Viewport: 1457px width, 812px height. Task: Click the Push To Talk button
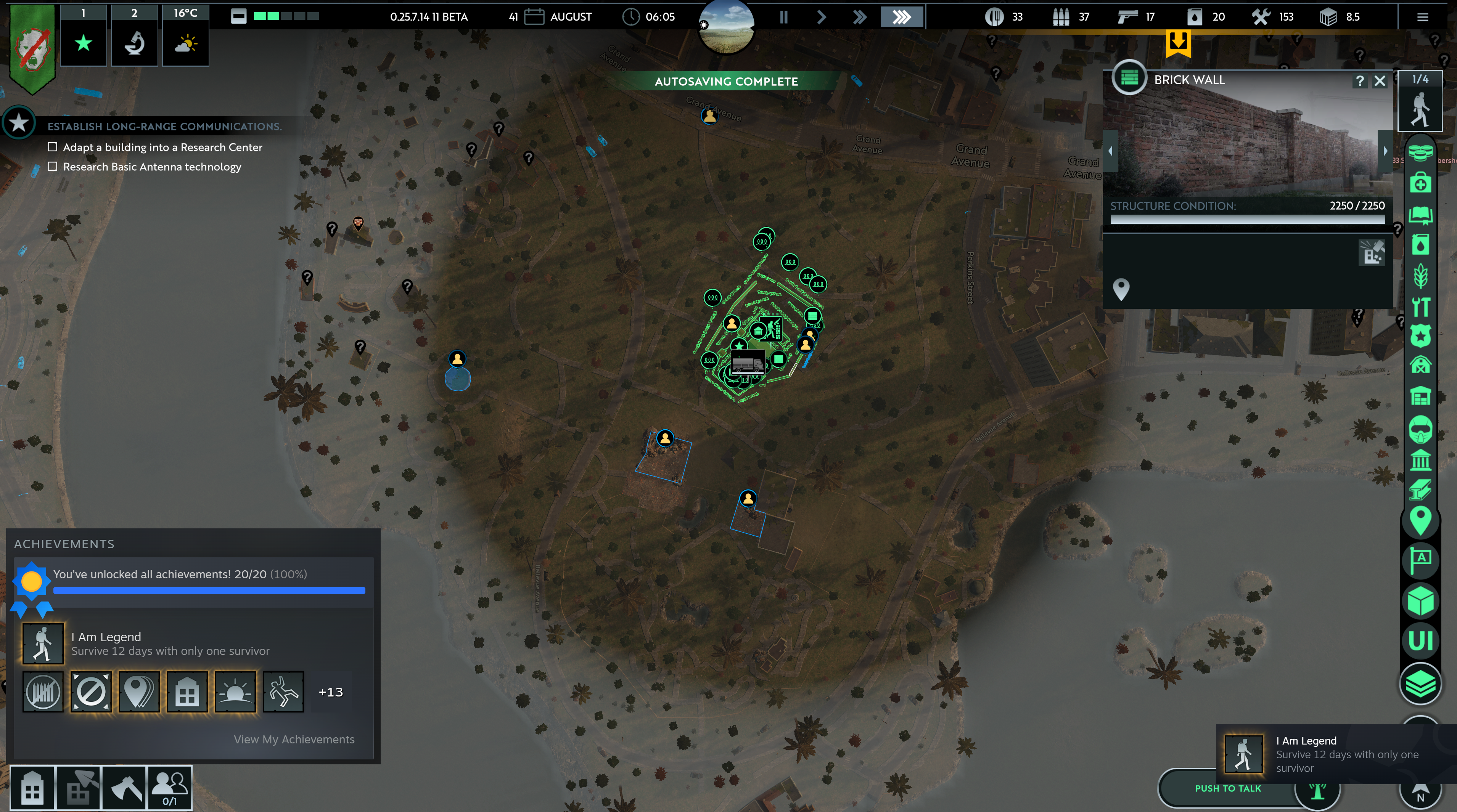click(1227, 789)
